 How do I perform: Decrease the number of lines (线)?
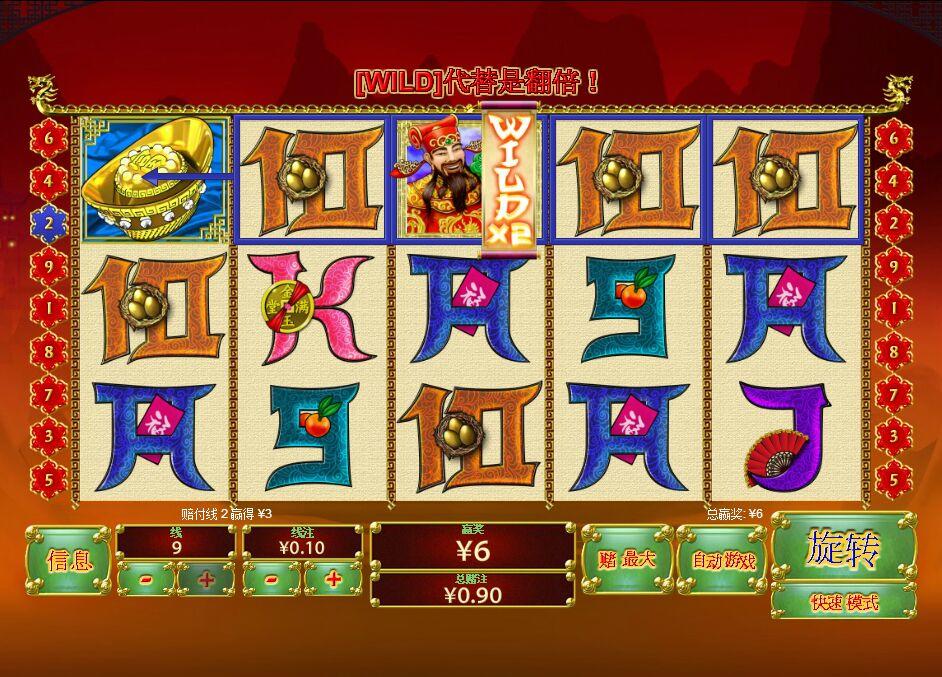(146, 579)
